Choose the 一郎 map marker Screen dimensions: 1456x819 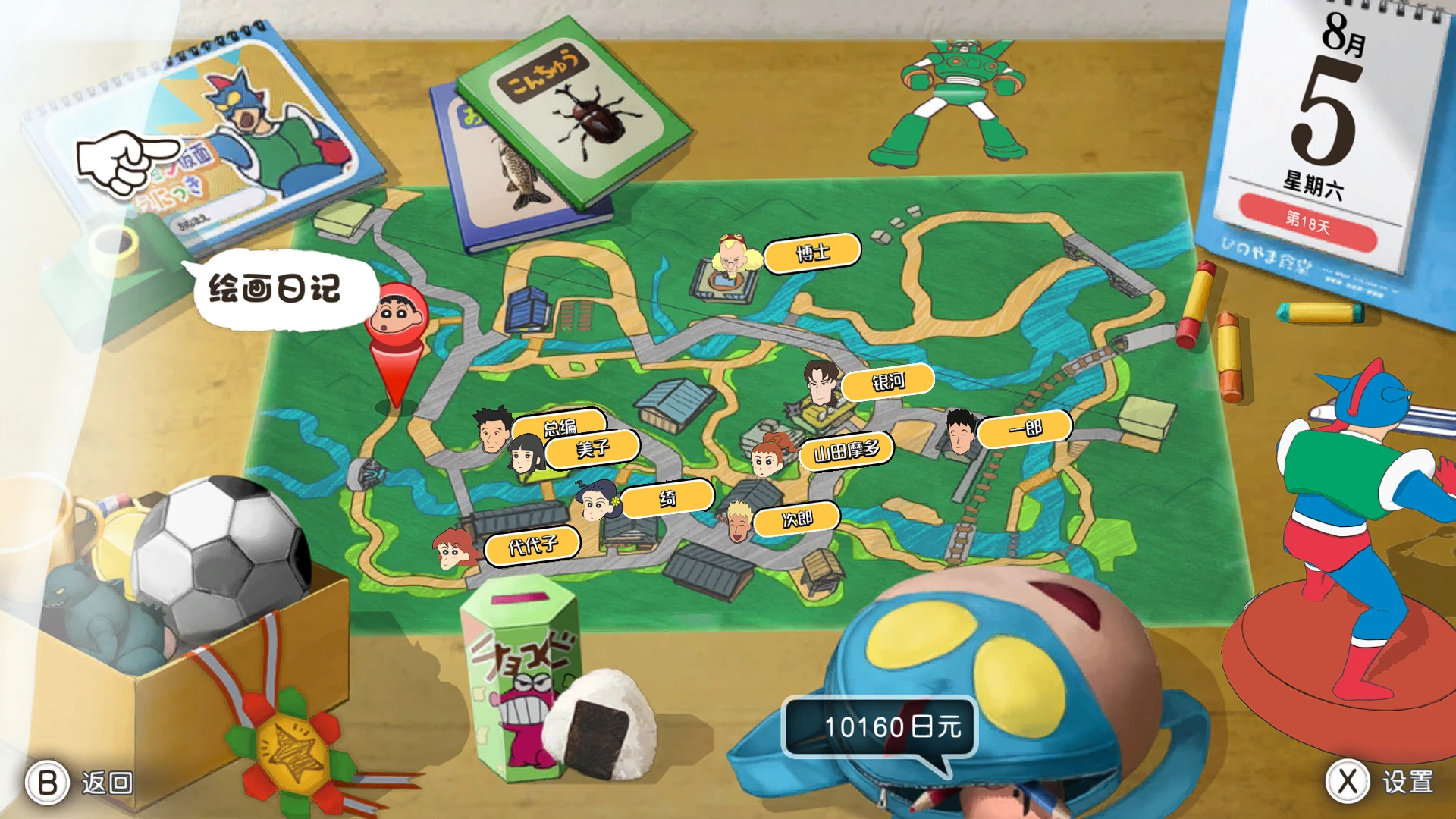pyautogui.click(x=1024, y=429)
